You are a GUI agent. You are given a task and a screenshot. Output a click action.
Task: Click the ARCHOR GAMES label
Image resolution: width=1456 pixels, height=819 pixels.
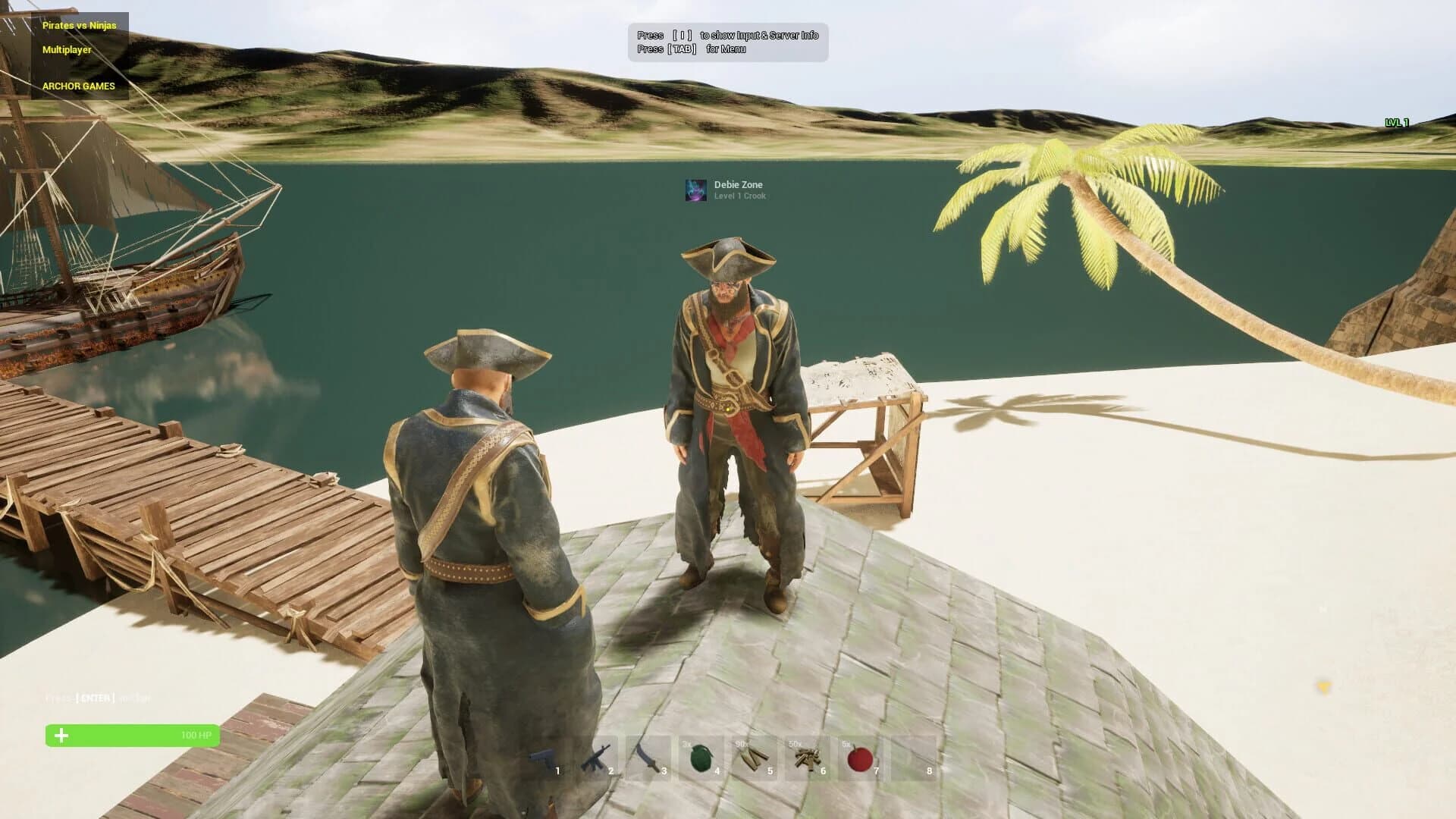80,86
